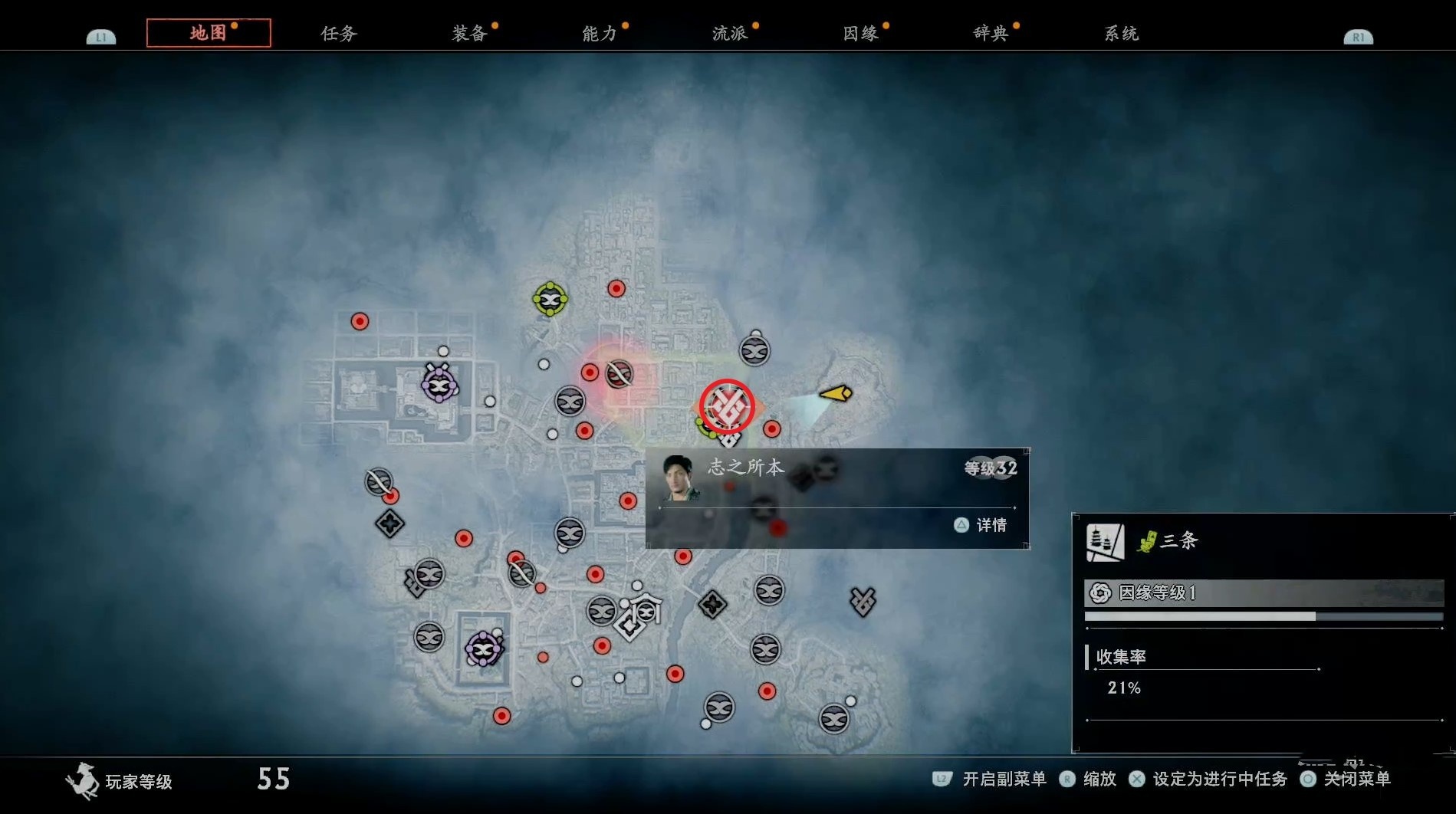Switch to the 系统 tab

(x=1121, y=34)
